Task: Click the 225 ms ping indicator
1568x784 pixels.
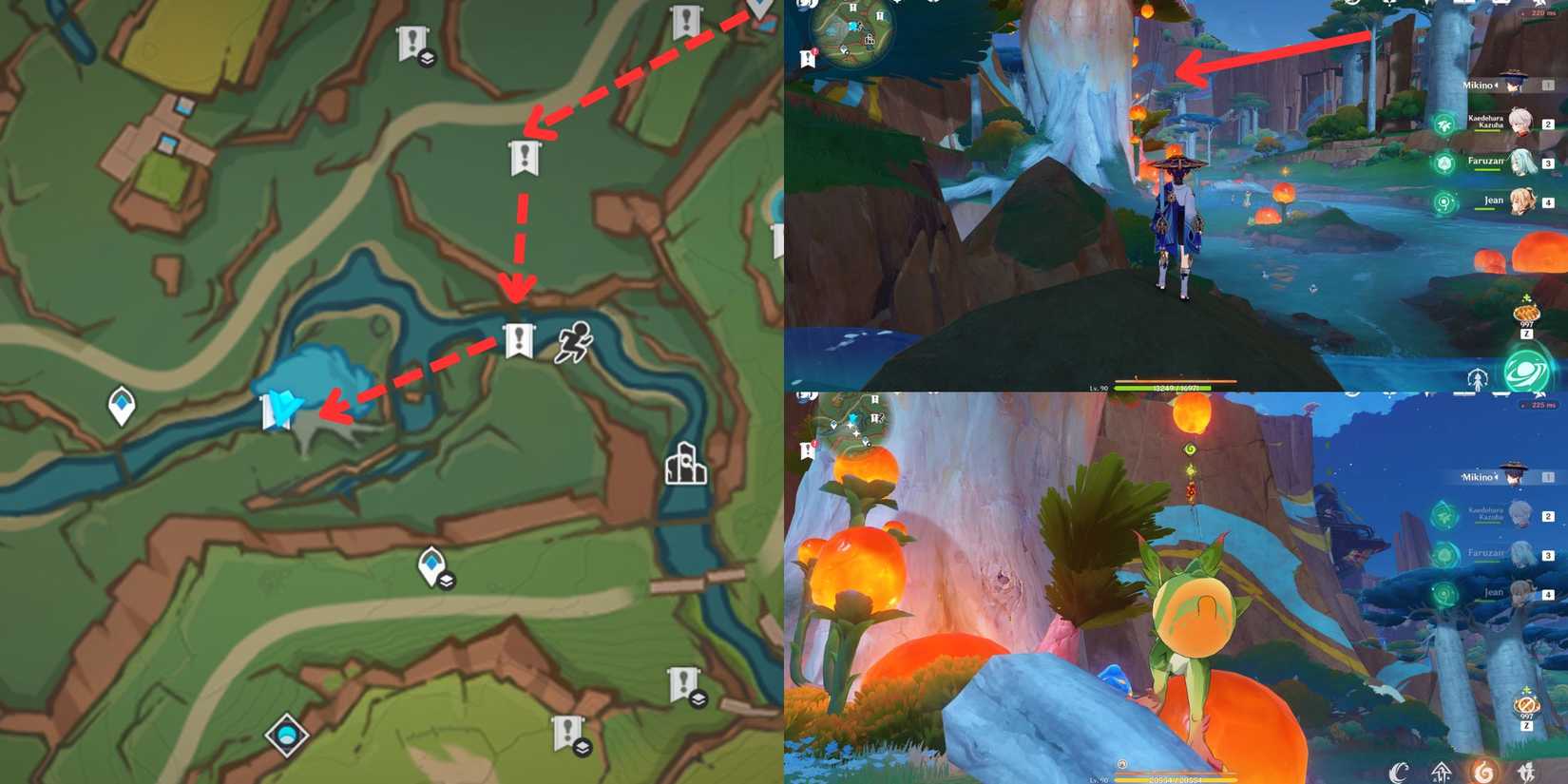Action: tap(1538, 404)
